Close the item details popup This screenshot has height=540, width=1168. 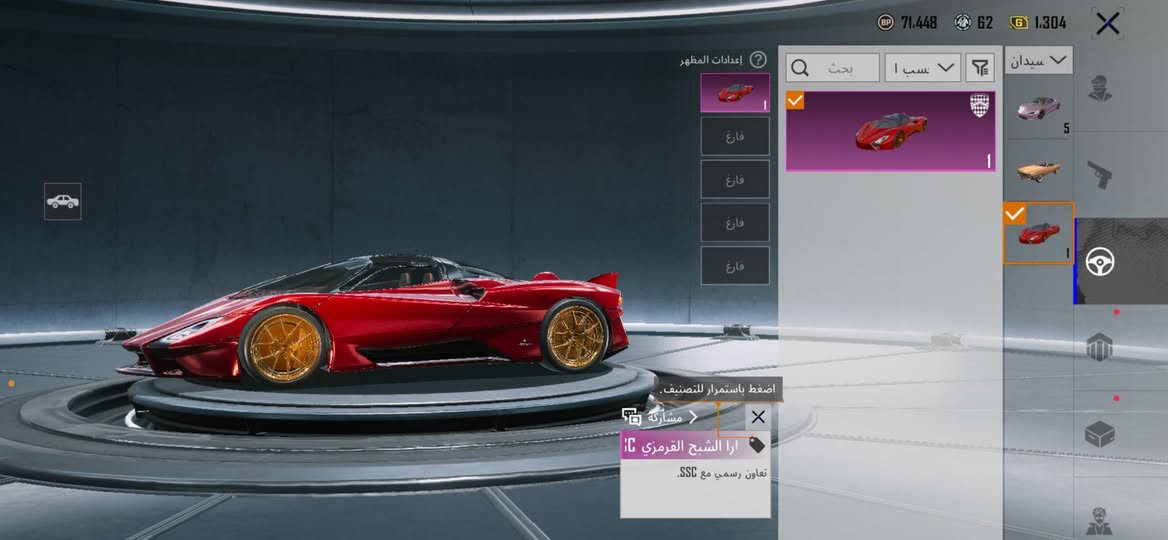(x=758, y=417)
